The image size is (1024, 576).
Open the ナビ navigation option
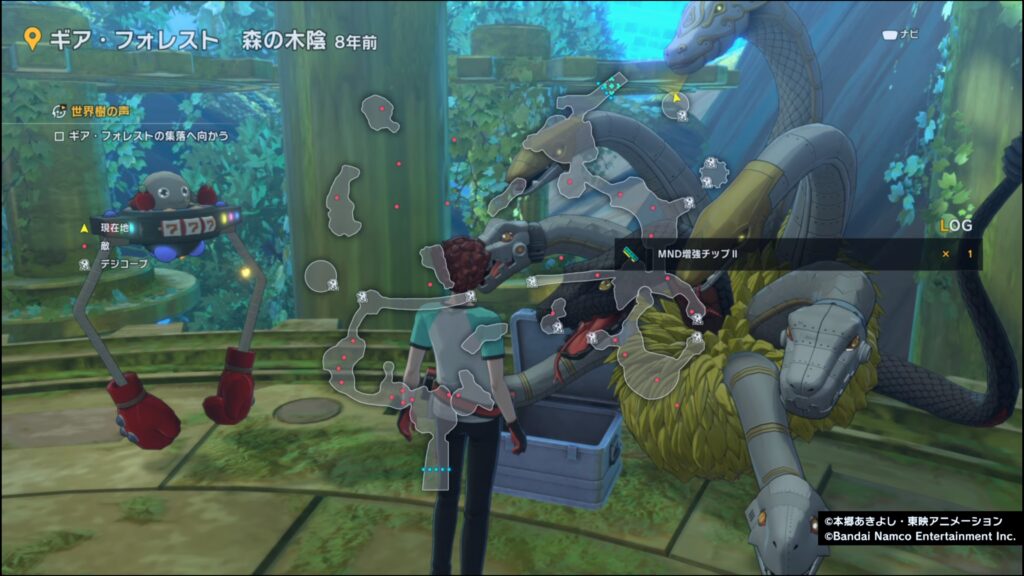click(900, 35)
